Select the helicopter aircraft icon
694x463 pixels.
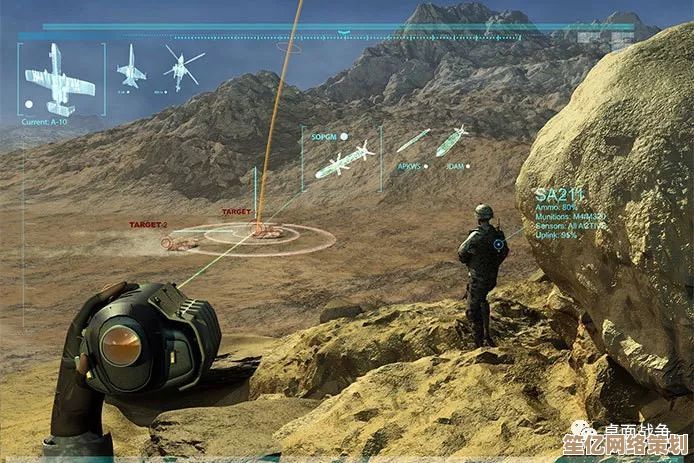[x=182, y=67]
